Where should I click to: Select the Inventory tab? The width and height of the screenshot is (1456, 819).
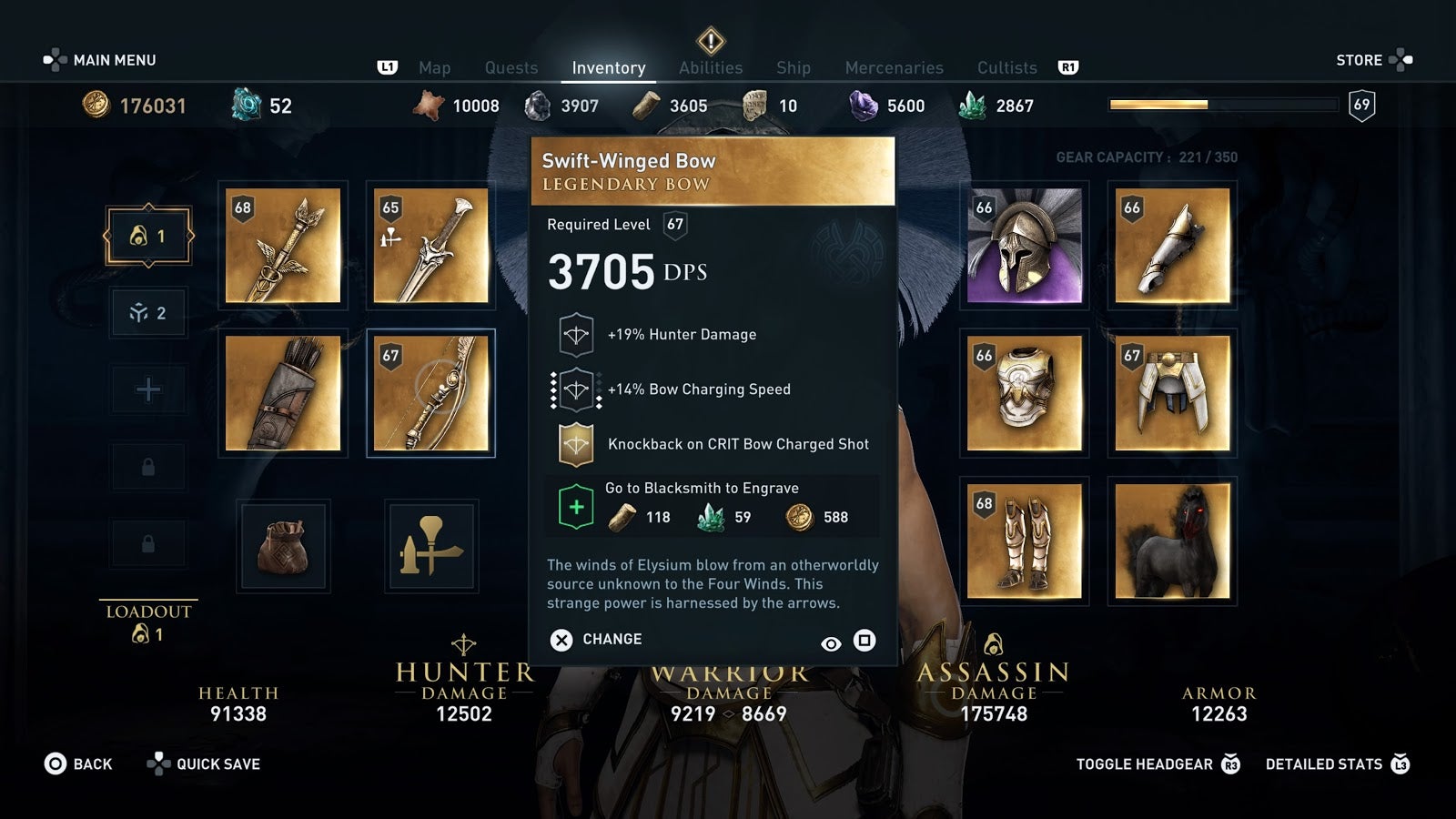click(x=608, y=68)
